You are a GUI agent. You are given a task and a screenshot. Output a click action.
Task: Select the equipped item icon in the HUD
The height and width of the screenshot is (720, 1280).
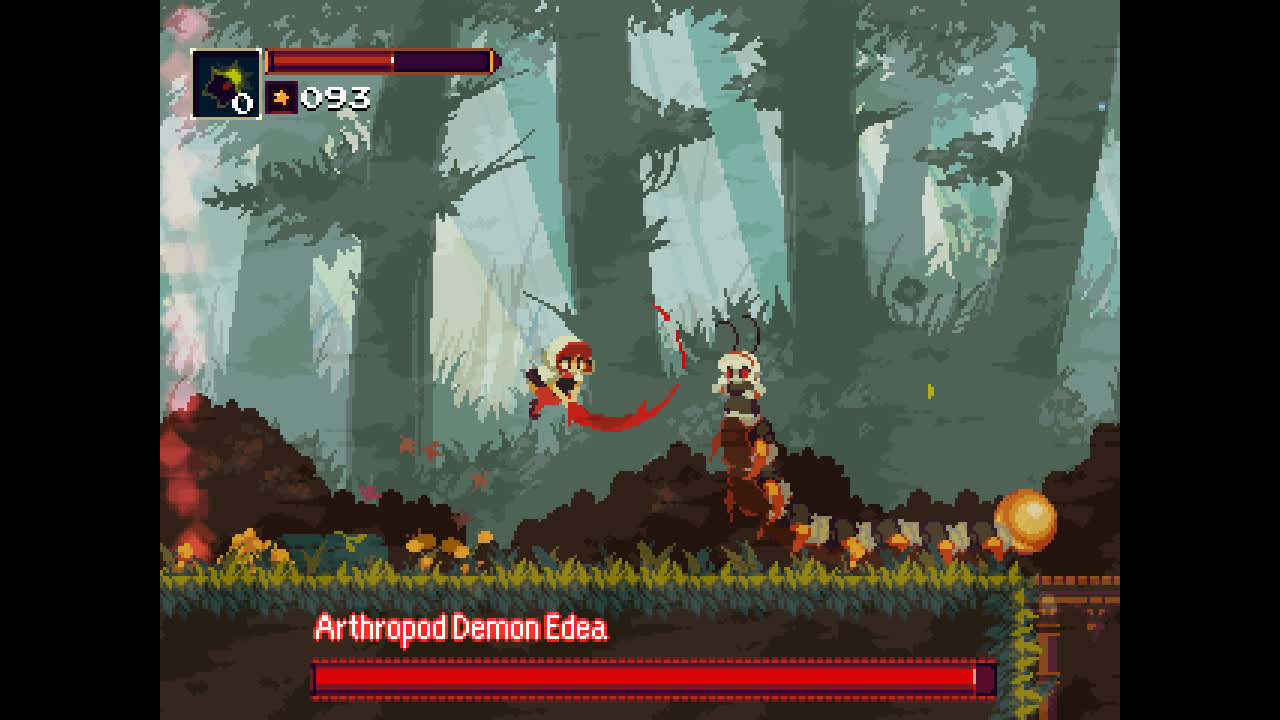pyautogui.click(x=227, y=86)
